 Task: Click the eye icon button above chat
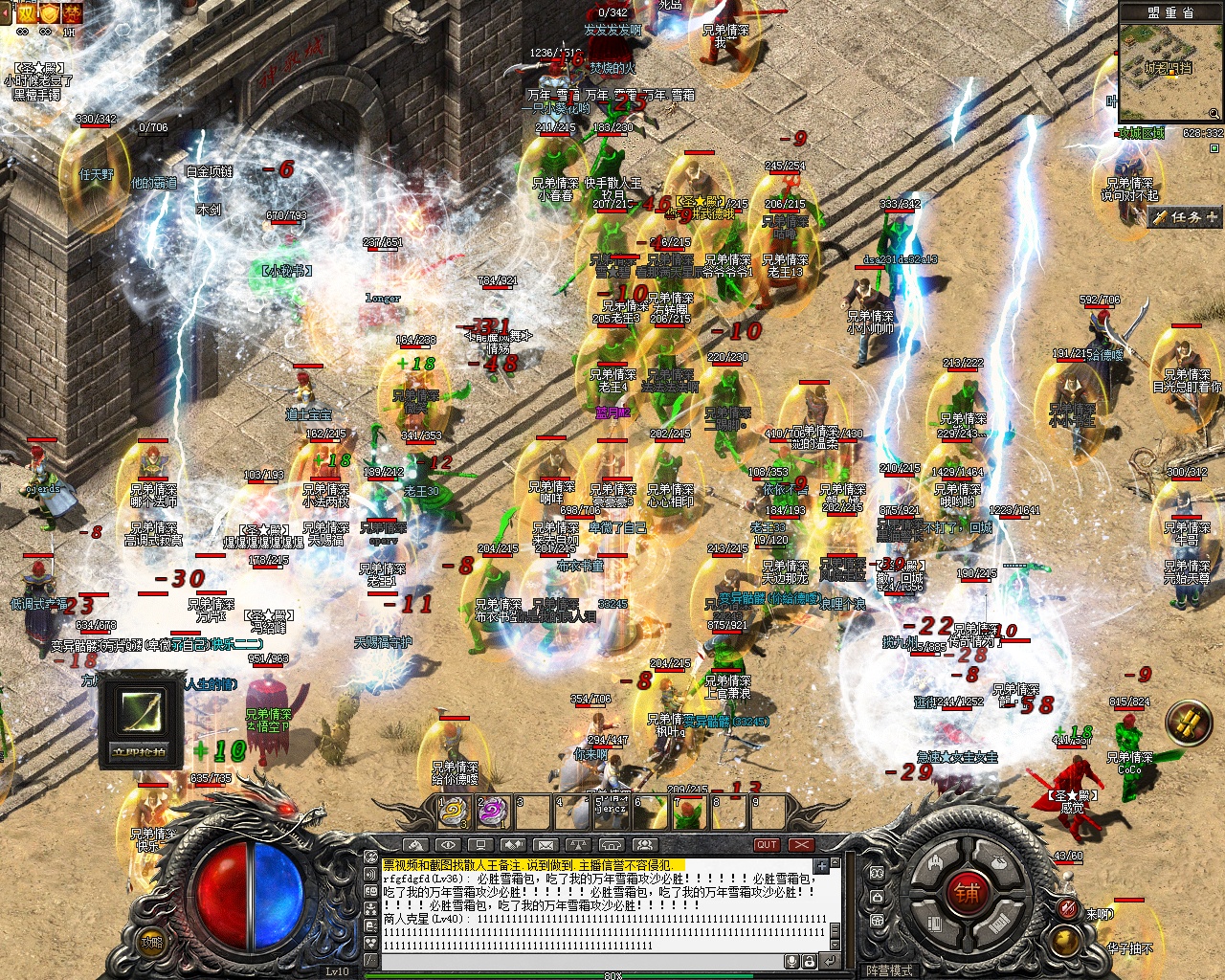[447, 845]
